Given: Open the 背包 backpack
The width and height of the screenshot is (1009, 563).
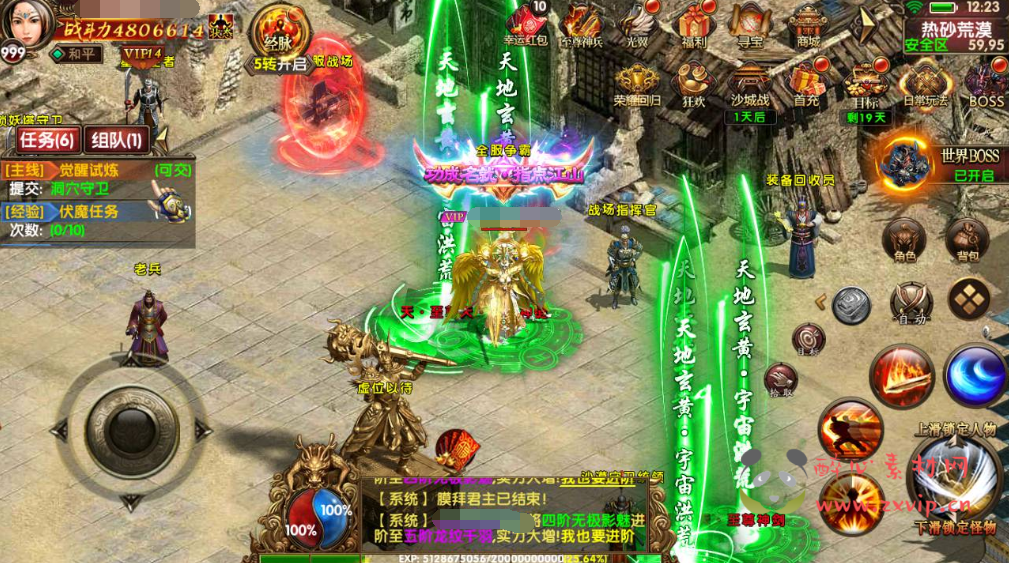Looking at the screenshot, I should point(967,240).
